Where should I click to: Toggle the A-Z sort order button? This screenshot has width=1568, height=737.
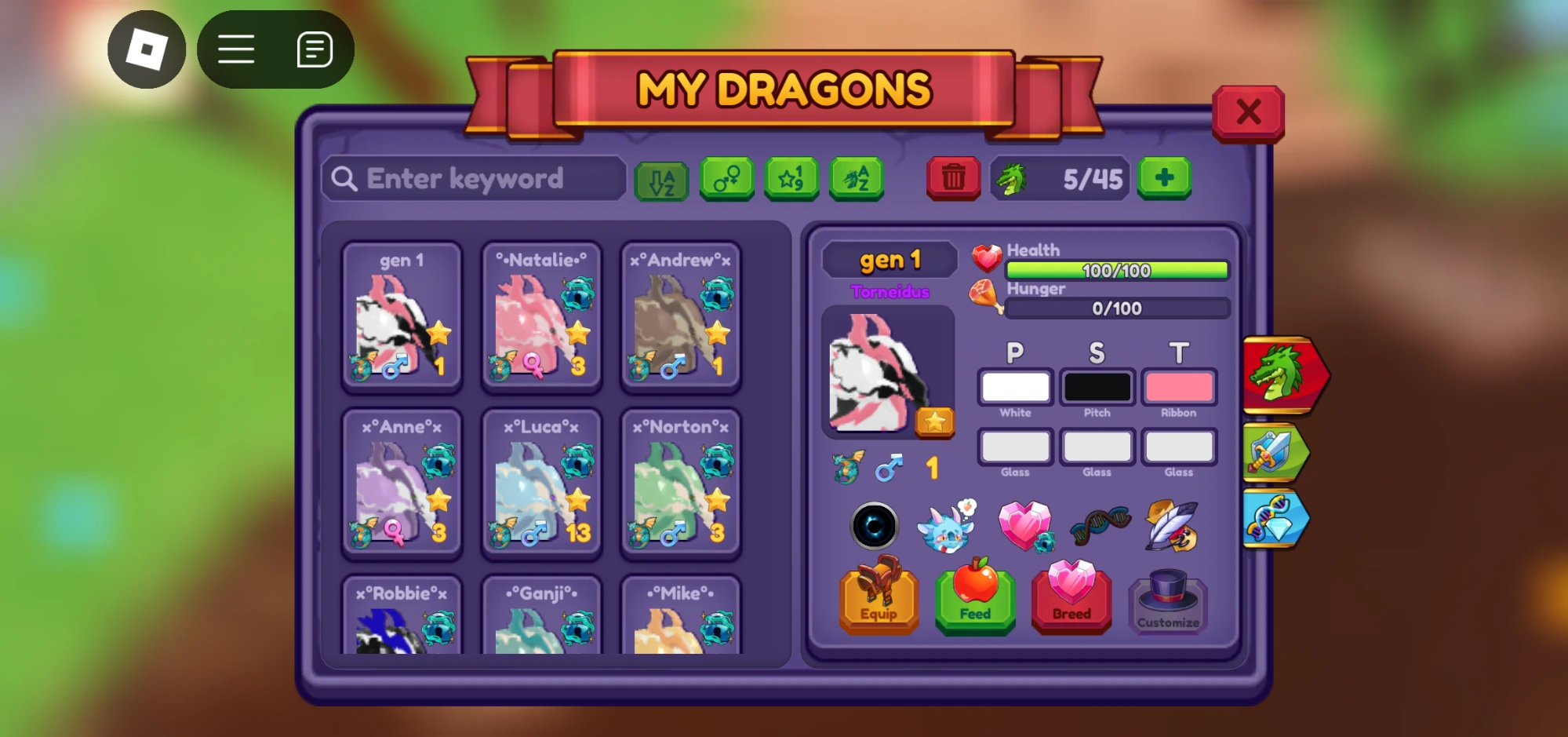[x=661, y=179]
